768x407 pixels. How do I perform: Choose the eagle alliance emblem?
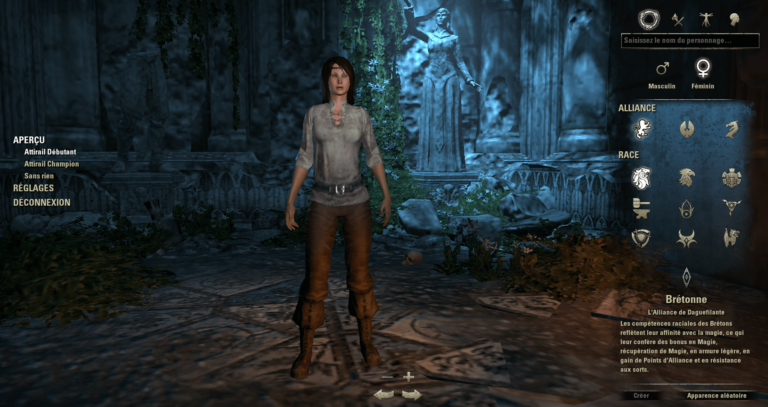(x=686, y=128)
